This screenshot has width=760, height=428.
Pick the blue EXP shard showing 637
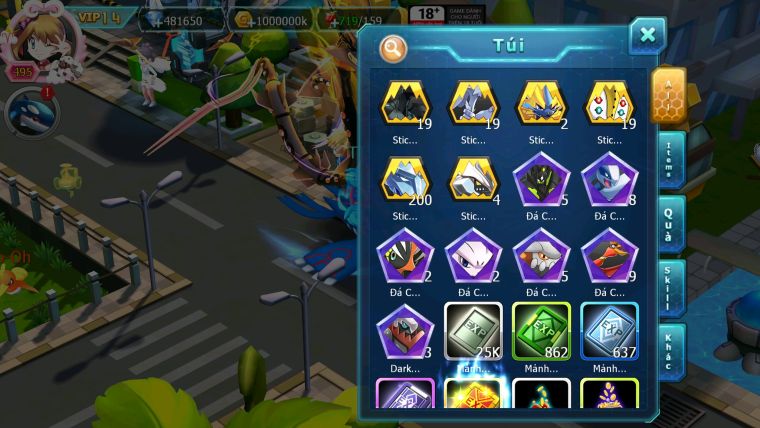(609, 332)
